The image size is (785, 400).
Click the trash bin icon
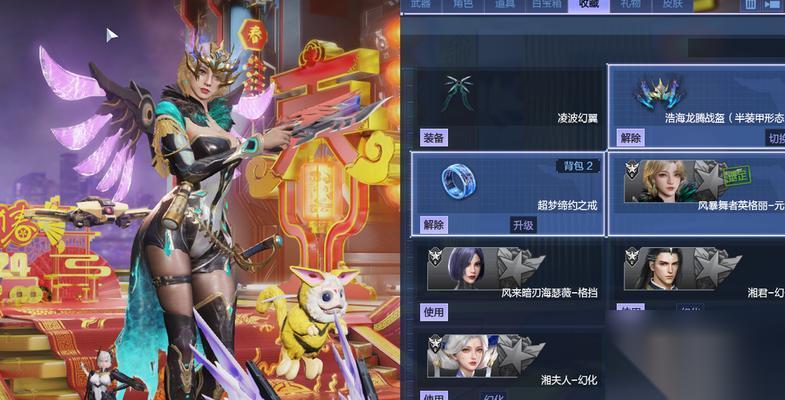coord(751,6)
